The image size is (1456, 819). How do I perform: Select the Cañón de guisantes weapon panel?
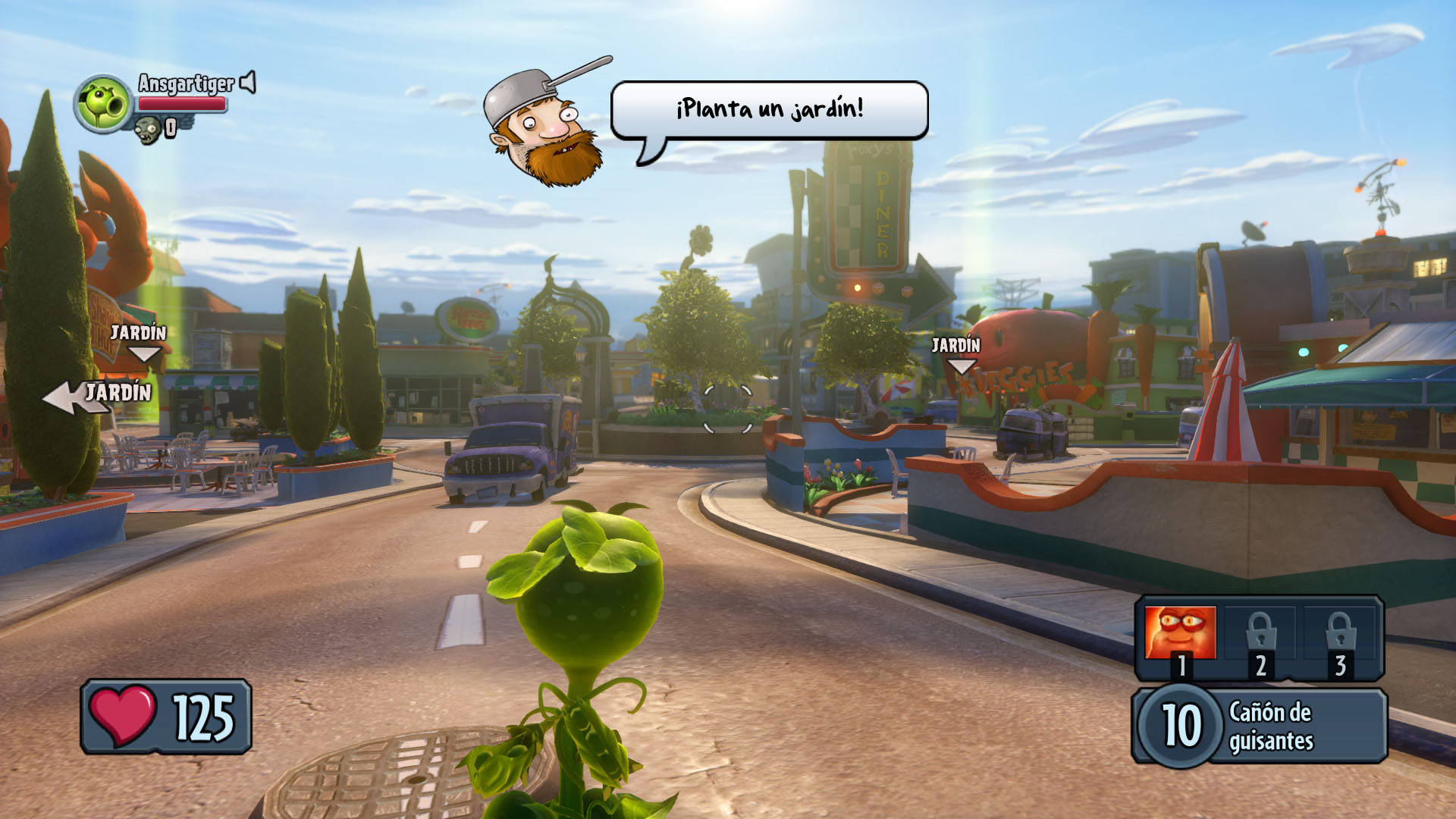1260,726
